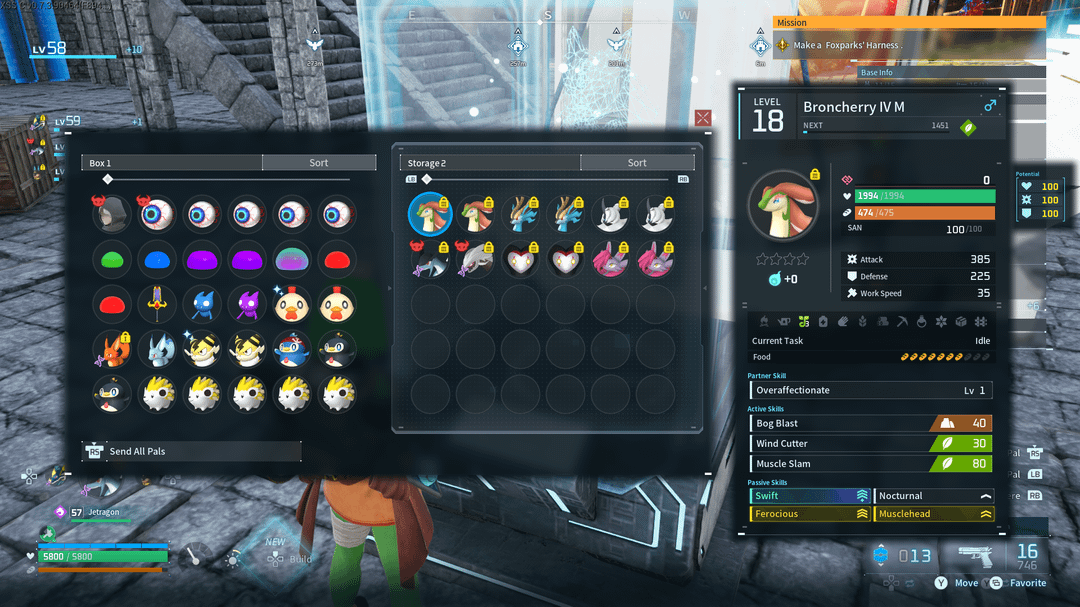Select the locked orange Foxparks pal

[x=110, y=349]
